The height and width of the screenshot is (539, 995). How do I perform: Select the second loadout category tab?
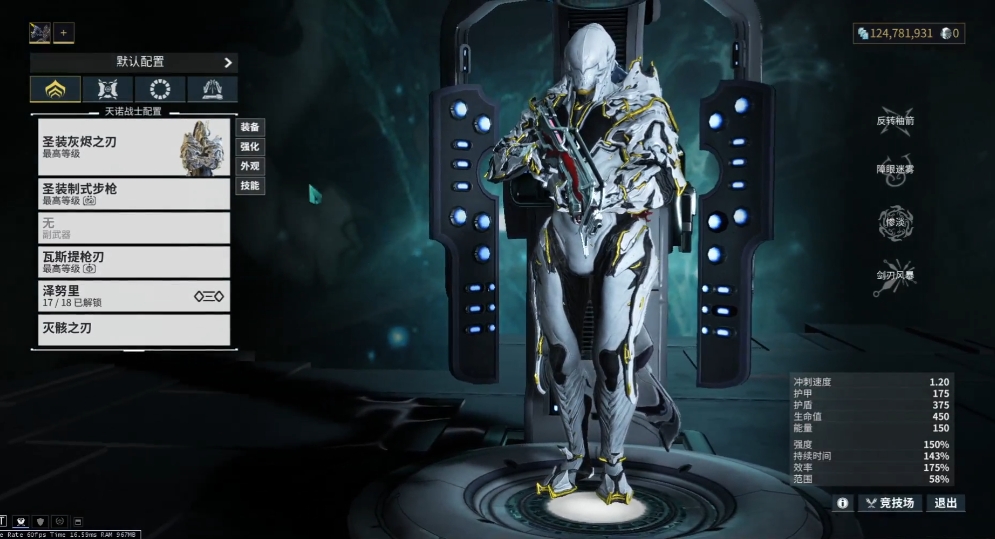(x=108, y=90)
